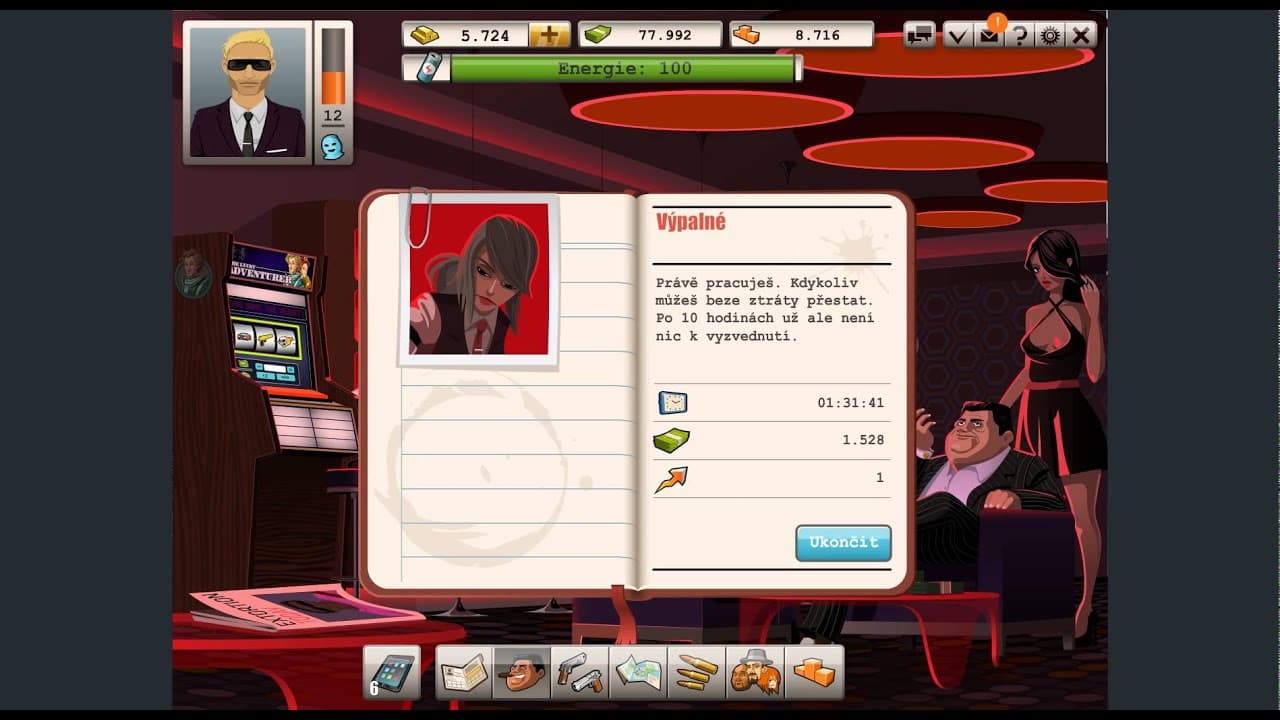Select the bullets ammunition icon
Screen dimensions: 1280x720
point(695,672)
